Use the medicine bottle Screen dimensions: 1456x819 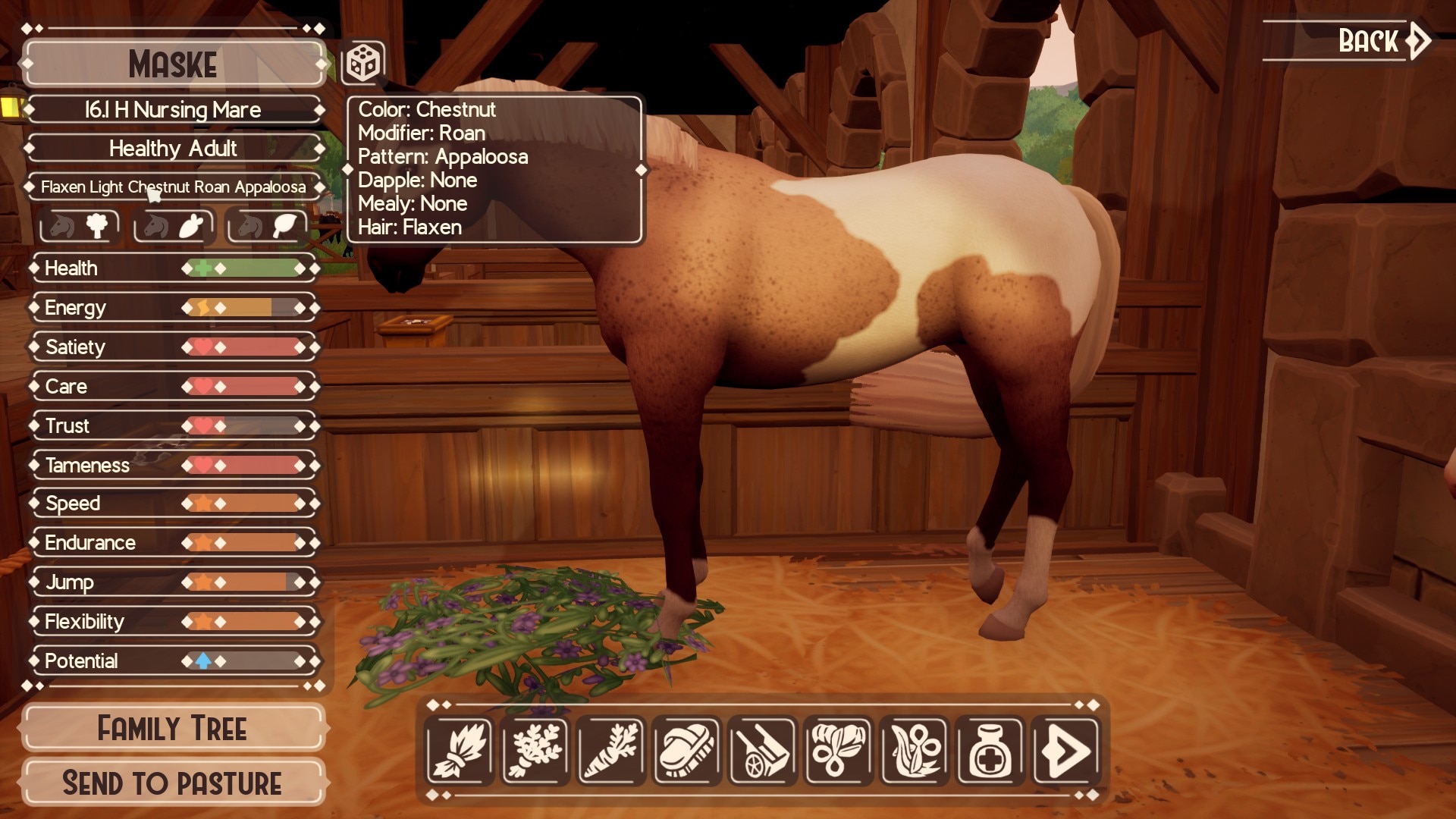tap(990, 751)
